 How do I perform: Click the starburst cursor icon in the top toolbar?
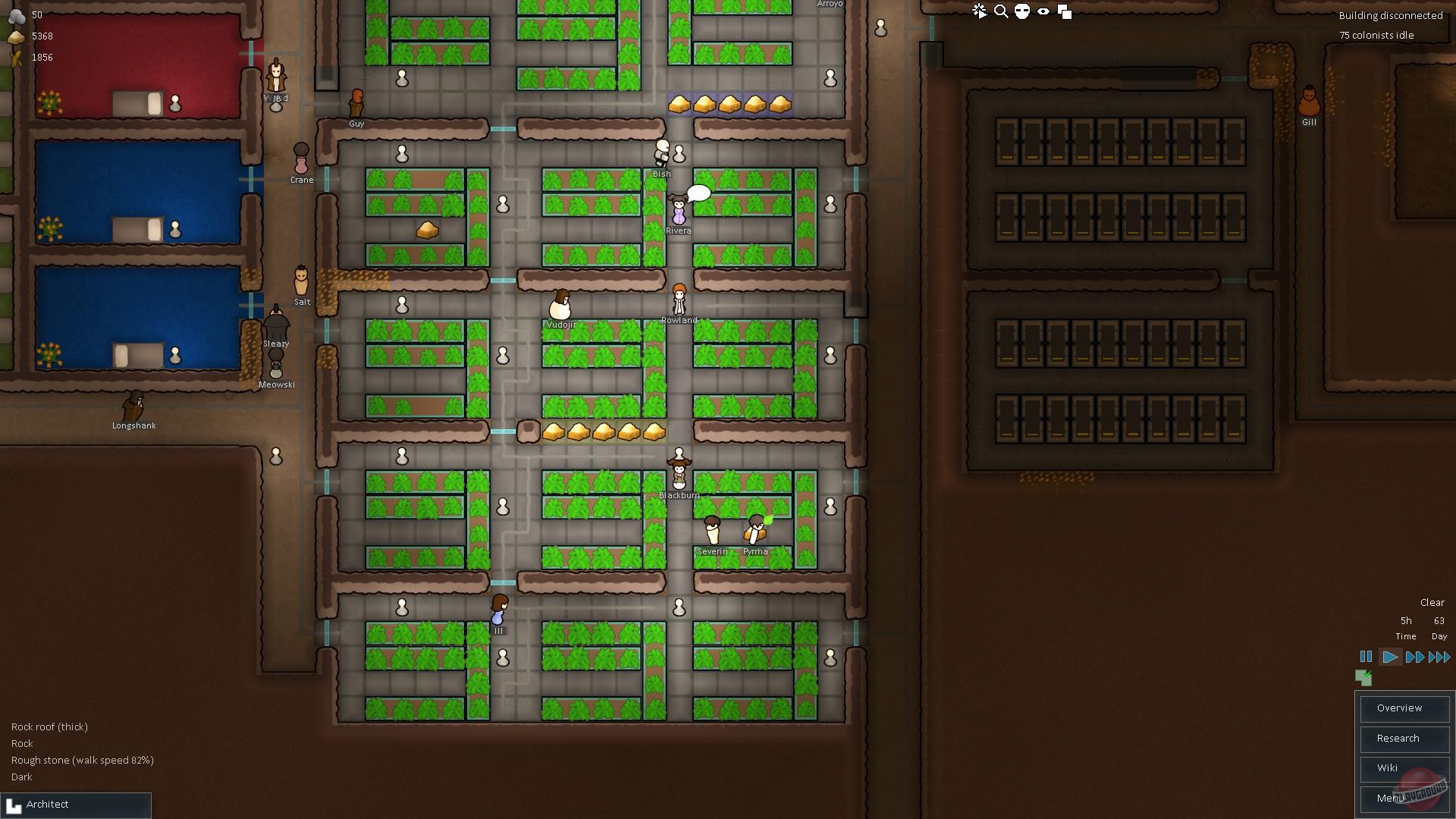pos(980,11)
